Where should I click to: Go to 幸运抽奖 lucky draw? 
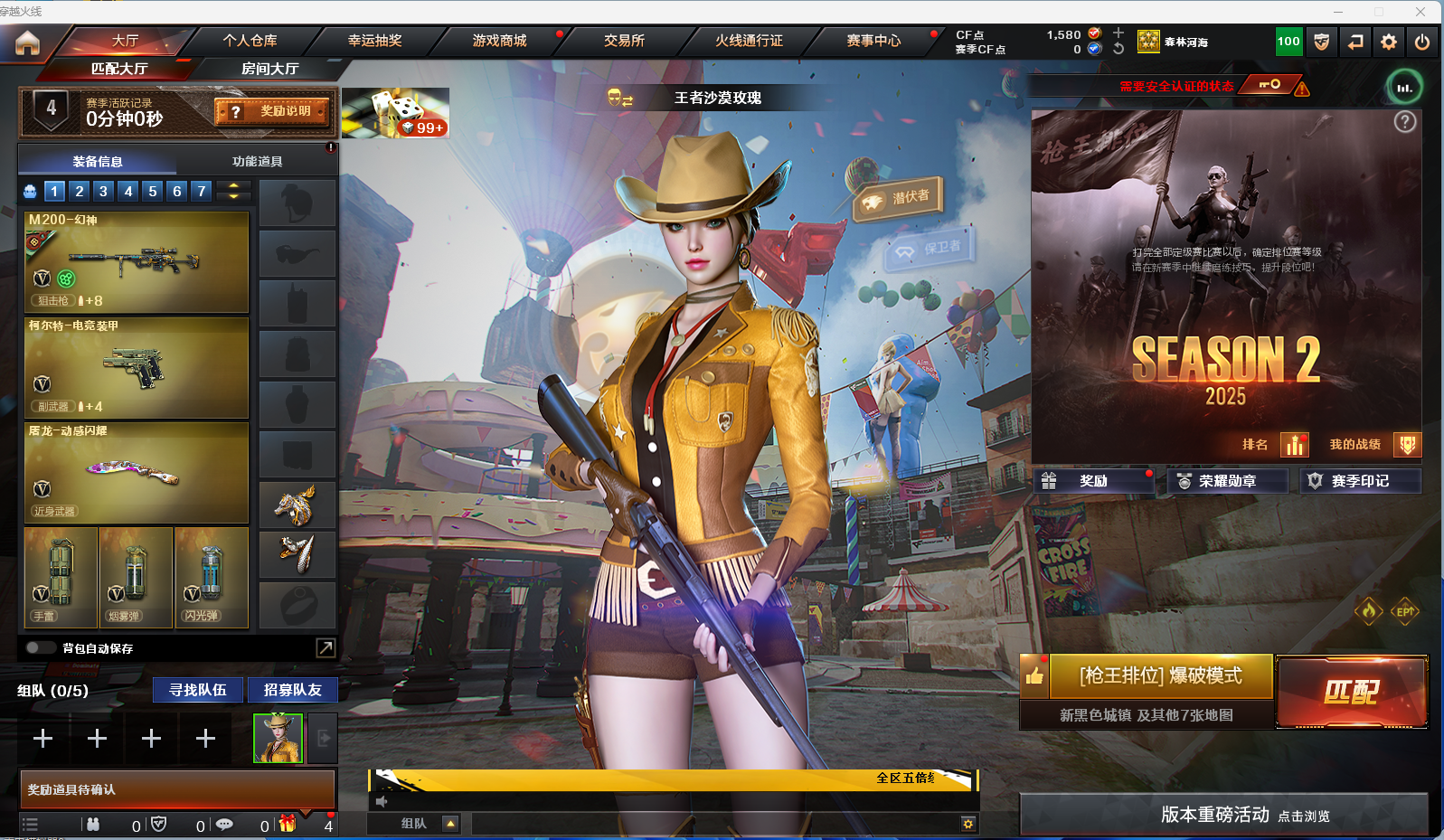point(374,41)
